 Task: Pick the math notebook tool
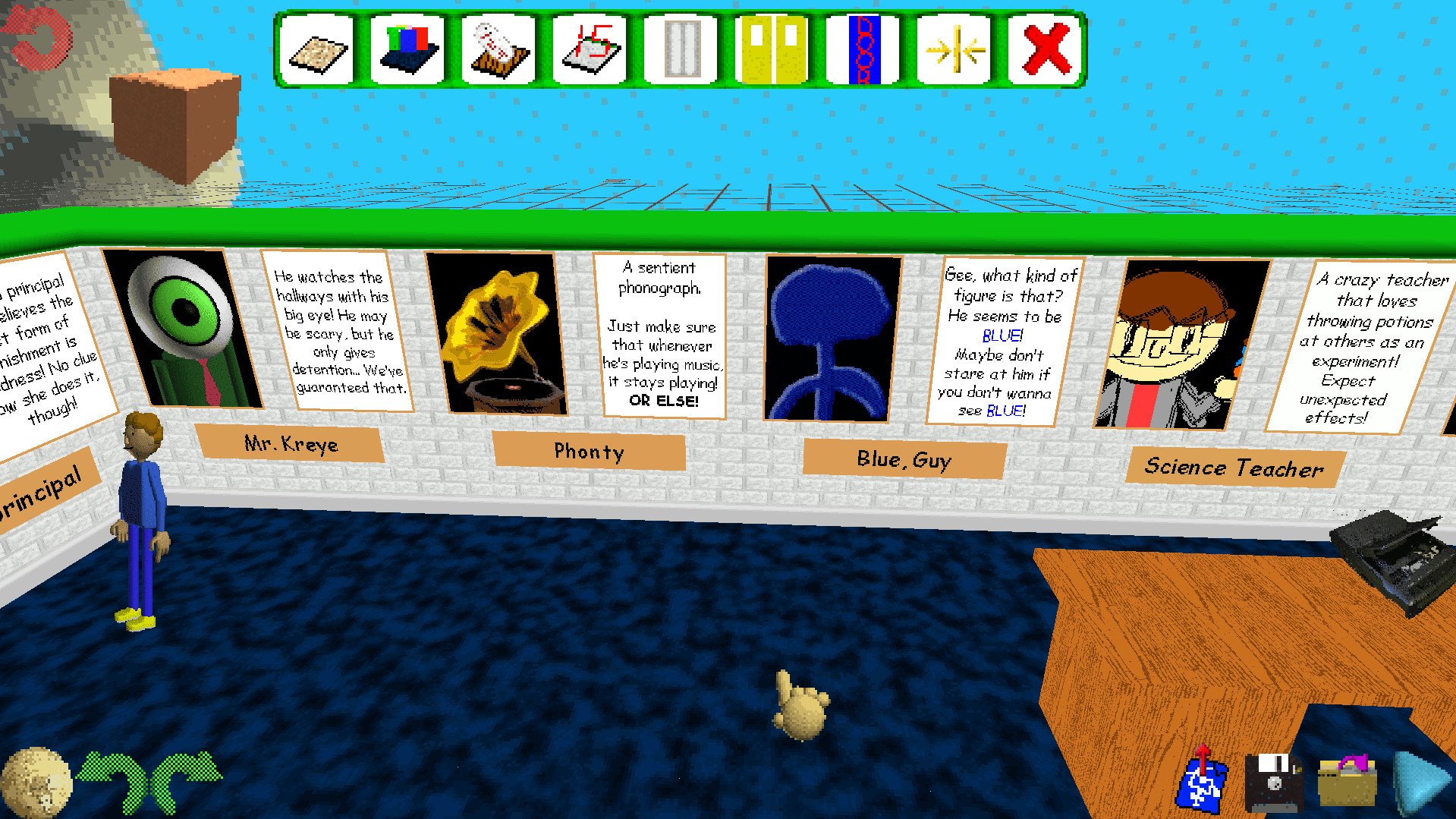coord(590,47)
